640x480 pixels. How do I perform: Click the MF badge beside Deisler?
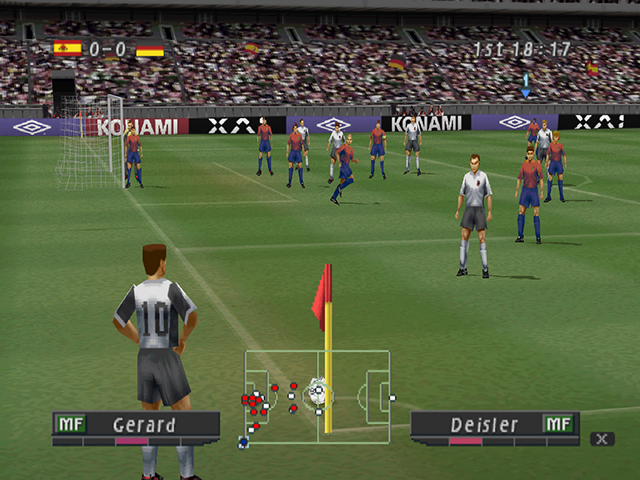tap(557, 424)
